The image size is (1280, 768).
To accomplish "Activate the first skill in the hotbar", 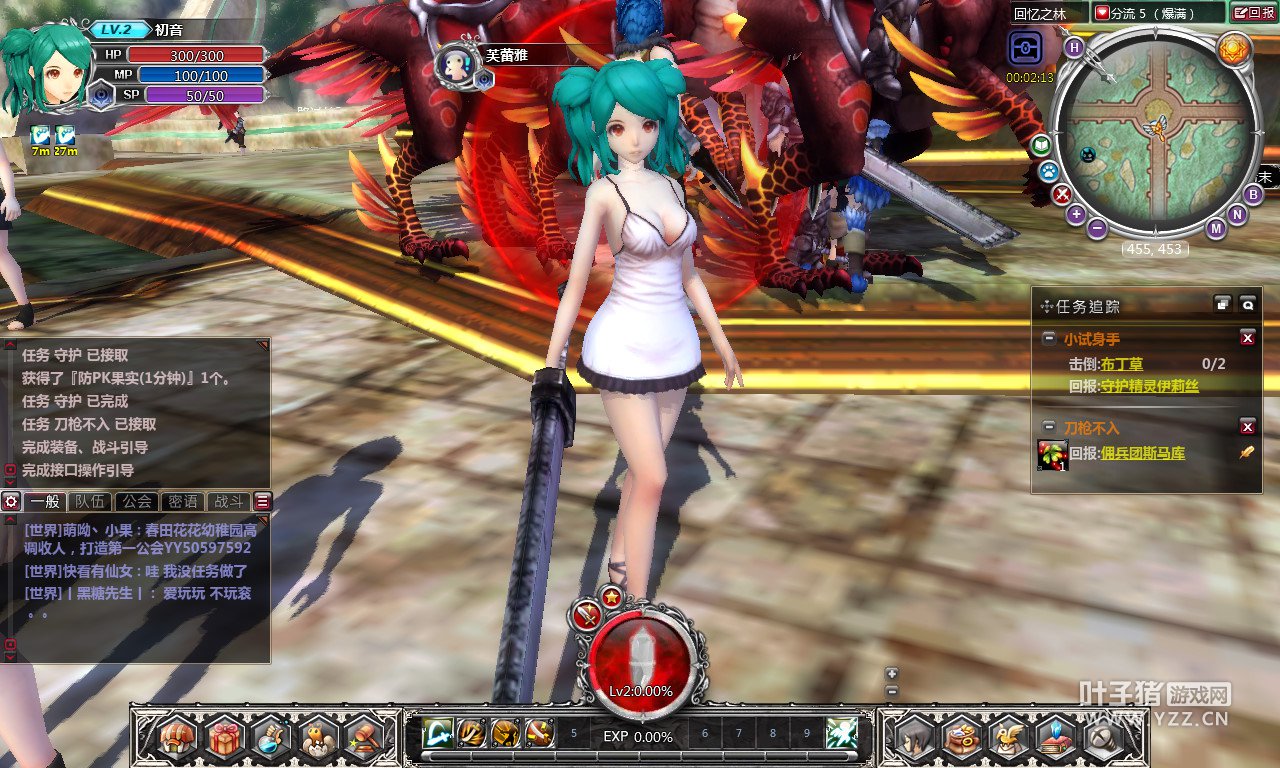I will point(437,734).
